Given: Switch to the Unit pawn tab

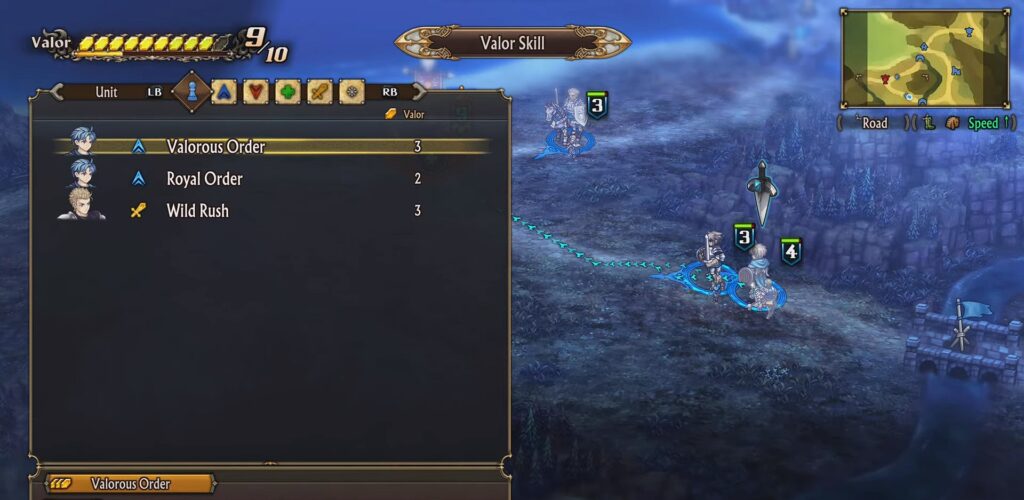Looking at the screenshot, I should pyautogui.click(x=193, y=92).
